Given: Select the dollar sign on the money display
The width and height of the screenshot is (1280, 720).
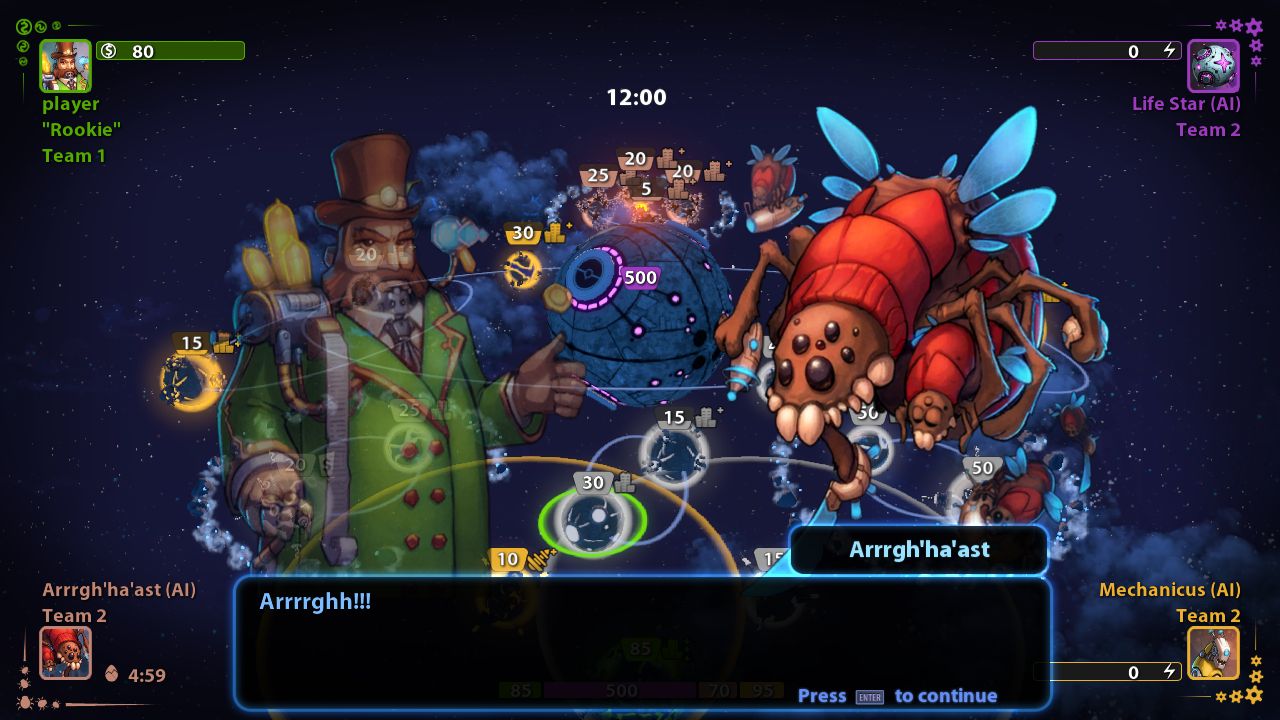Looking at the screenshot, I should pyautogui.click(x=110, y=51).
